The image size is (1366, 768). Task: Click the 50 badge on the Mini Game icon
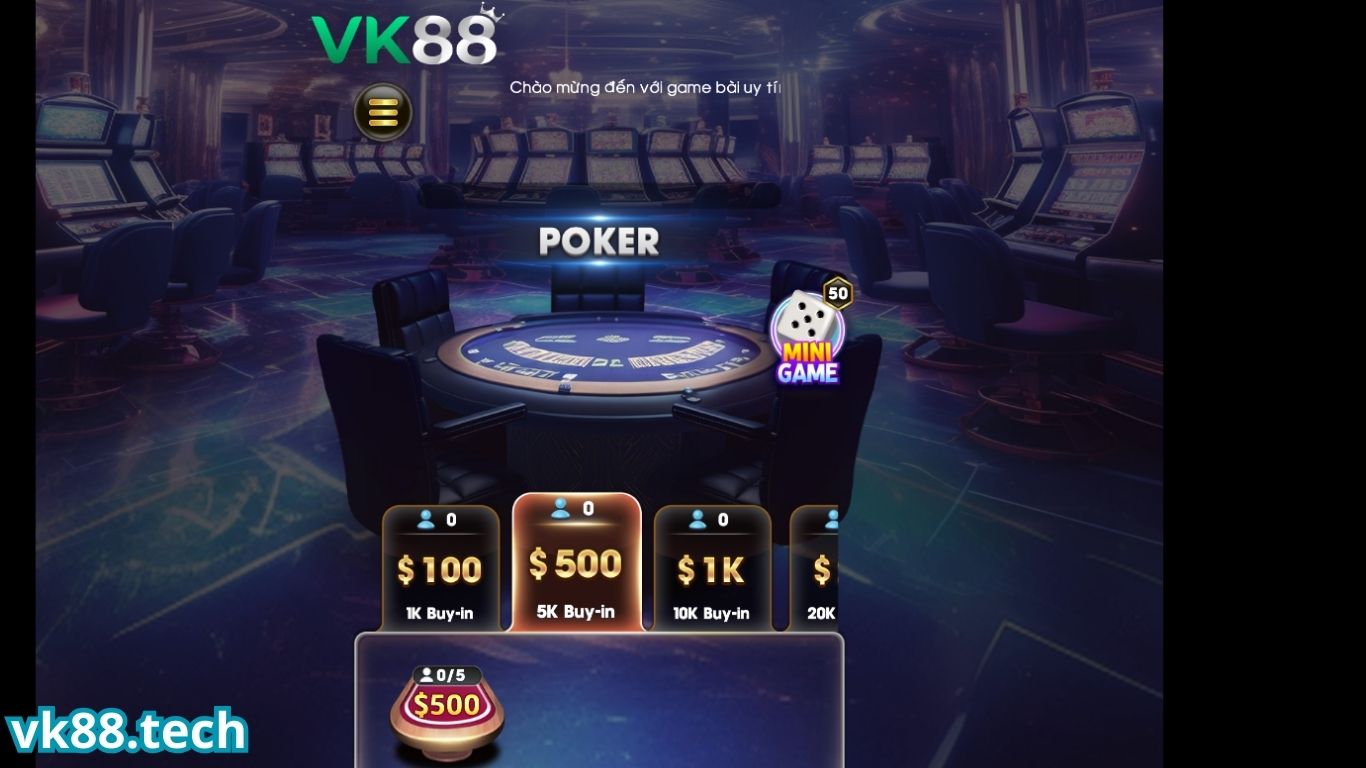tap(840, 291)
